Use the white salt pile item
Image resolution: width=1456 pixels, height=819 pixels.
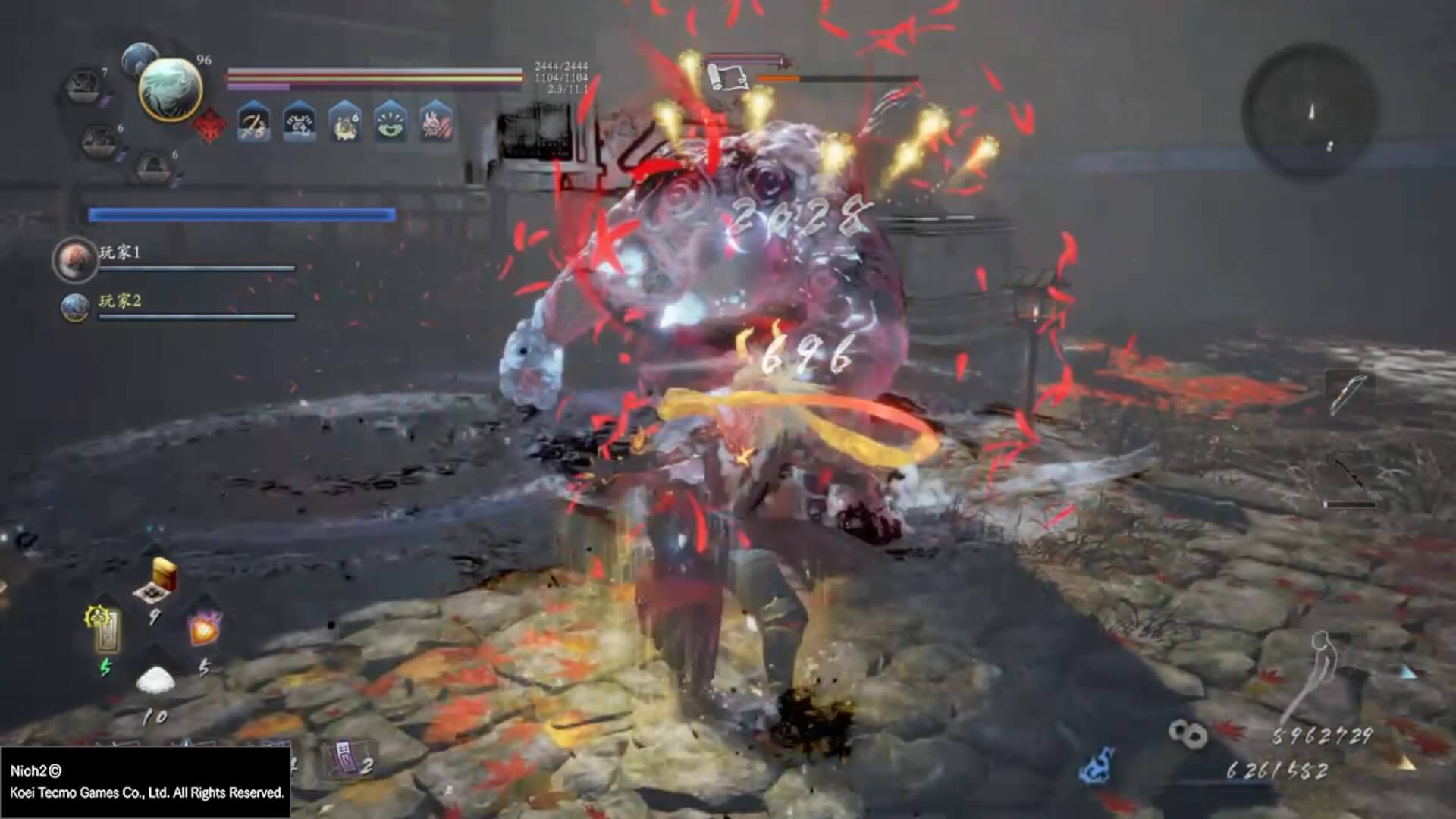click(x=155, y=680)
